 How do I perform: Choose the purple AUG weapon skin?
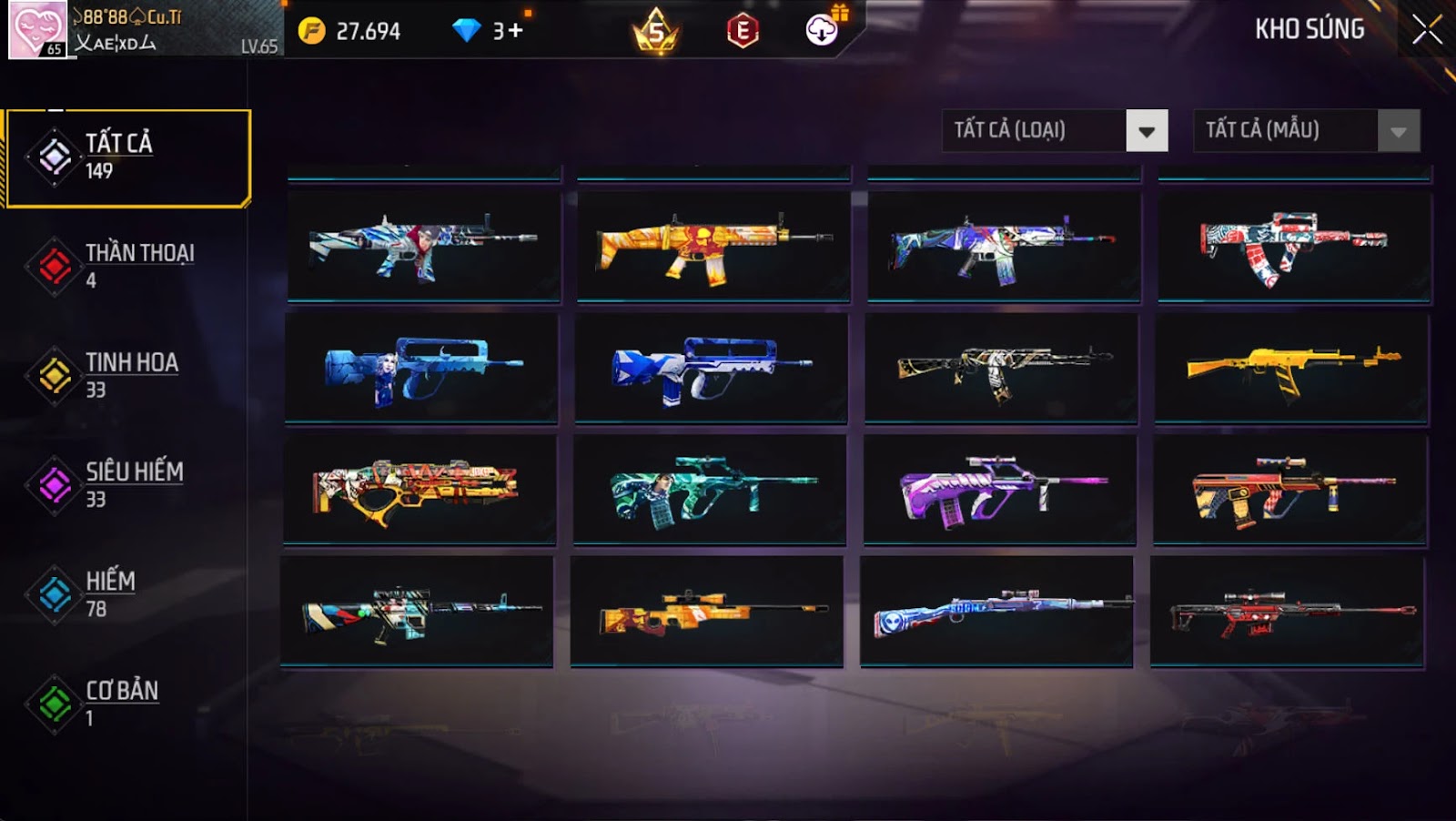point(1001,490)
